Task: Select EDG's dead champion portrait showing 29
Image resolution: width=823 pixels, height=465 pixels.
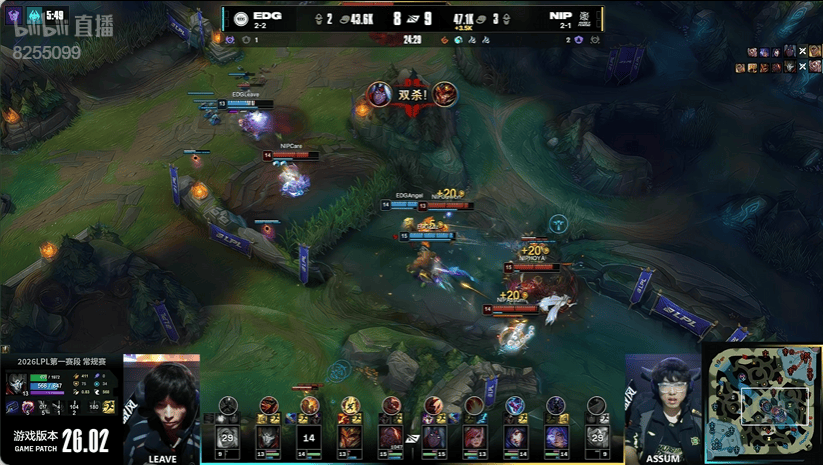Action: (x=227, y=437)
